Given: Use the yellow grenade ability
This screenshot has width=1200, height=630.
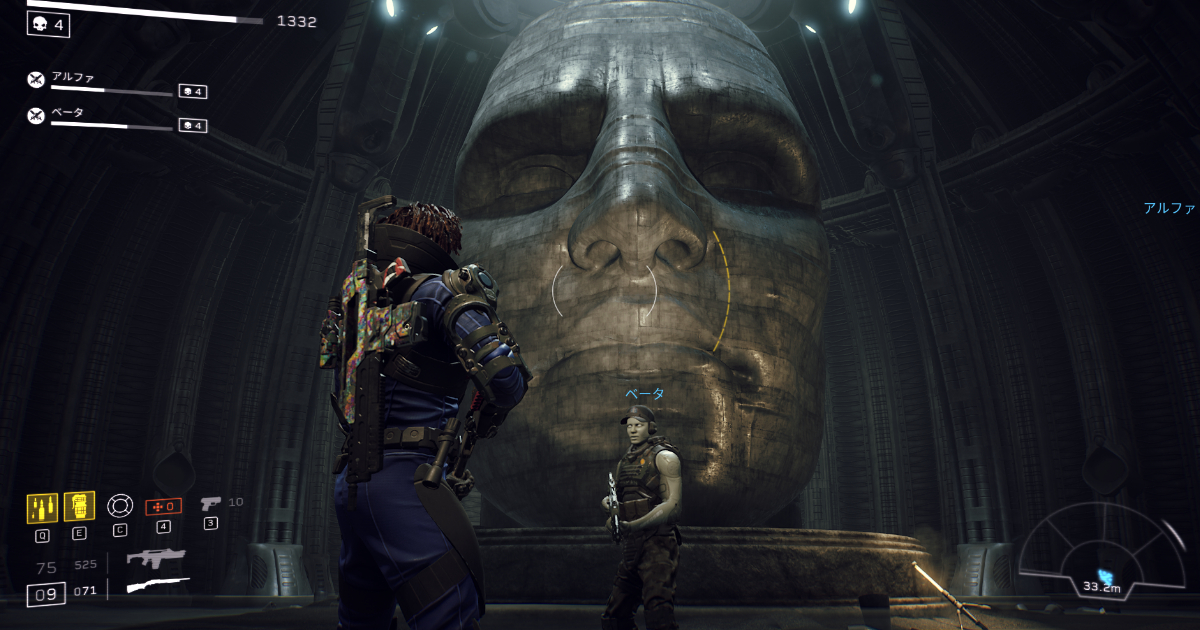Looking at the screenshot, I should [x=79, y=506].
